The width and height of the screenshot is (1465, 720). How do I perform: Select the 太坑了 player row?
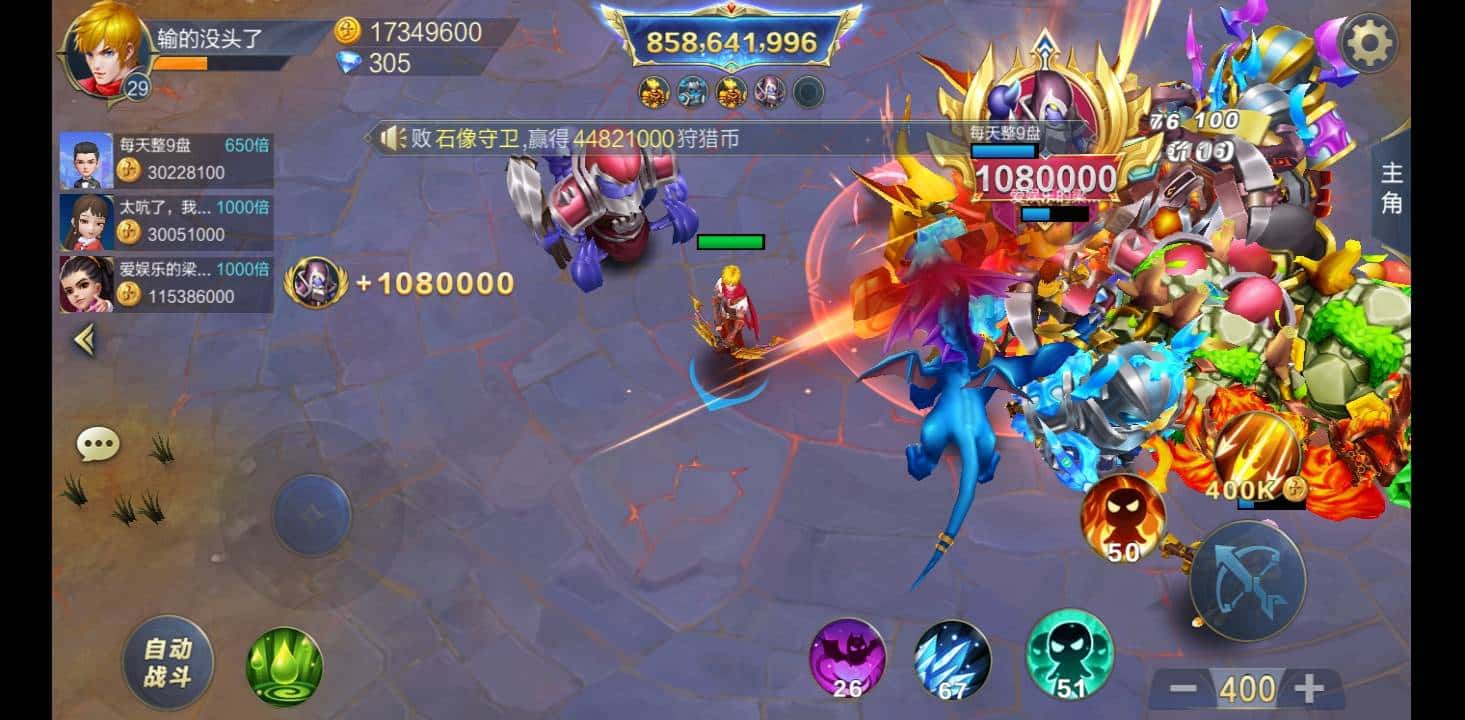point(166,221)
